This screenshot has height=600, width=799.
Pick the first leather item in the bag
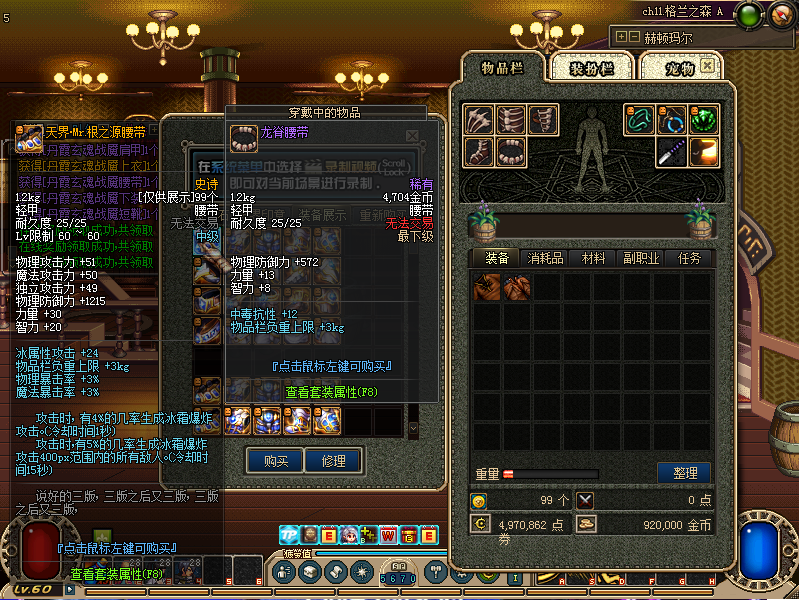(487, 288)
